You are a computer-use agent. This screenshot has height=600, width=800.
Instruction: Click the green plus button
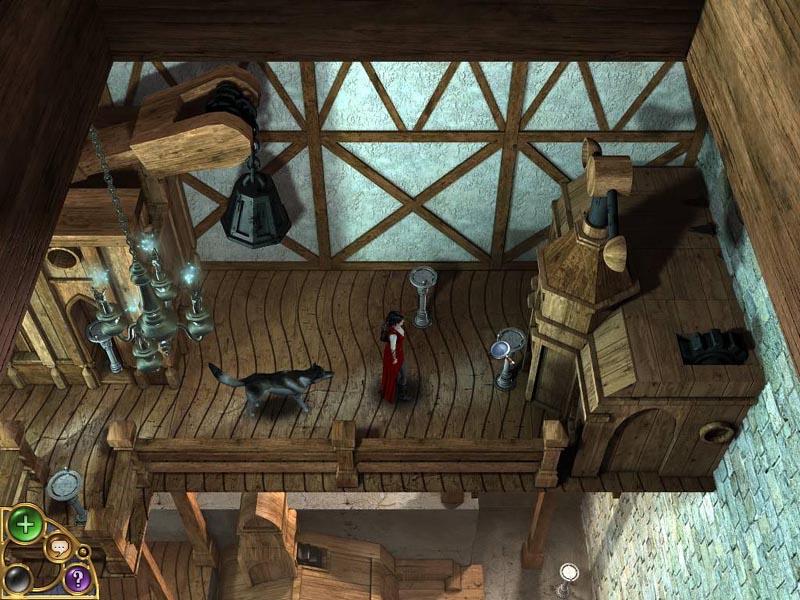(25, 526)
